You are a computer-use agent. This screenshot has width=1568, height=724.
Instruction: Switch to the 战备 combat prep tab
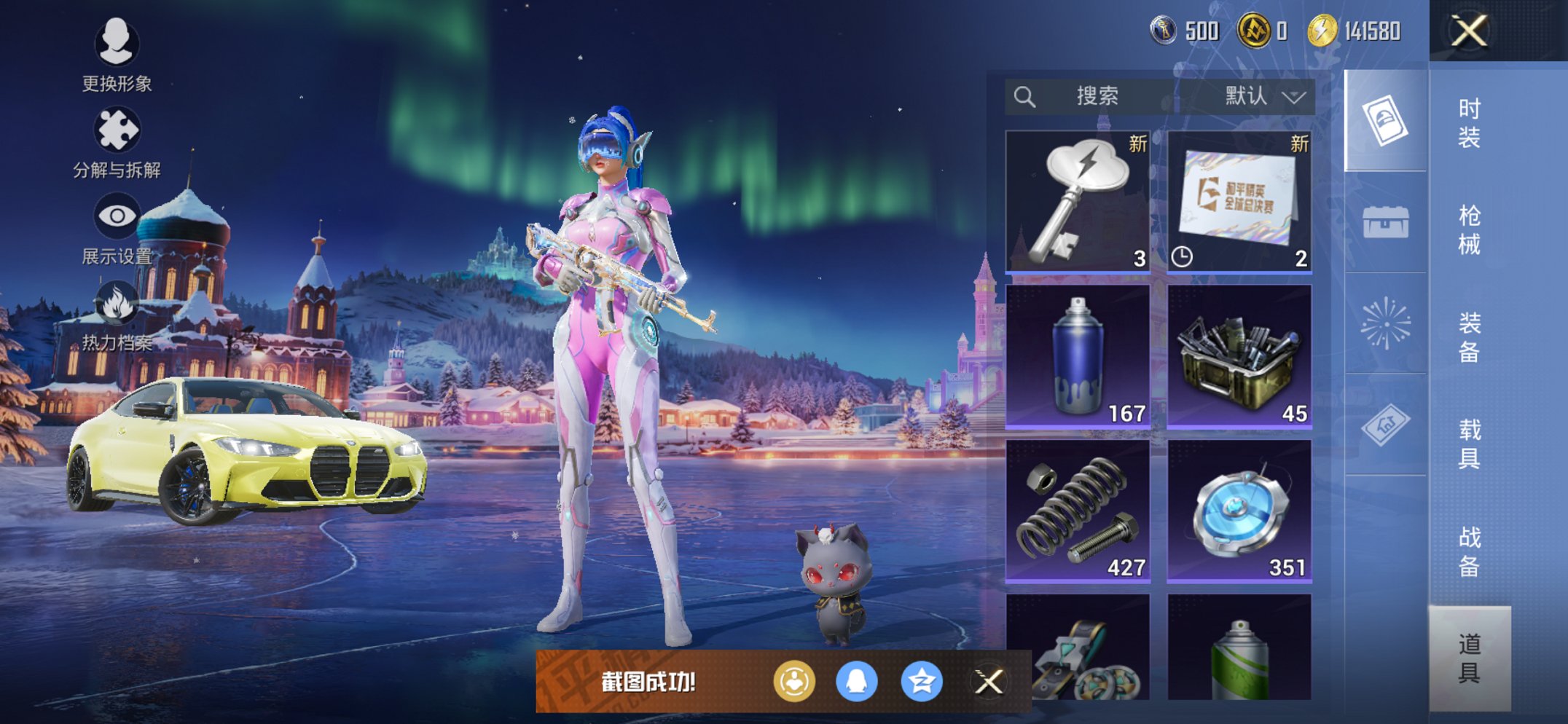1469,551
